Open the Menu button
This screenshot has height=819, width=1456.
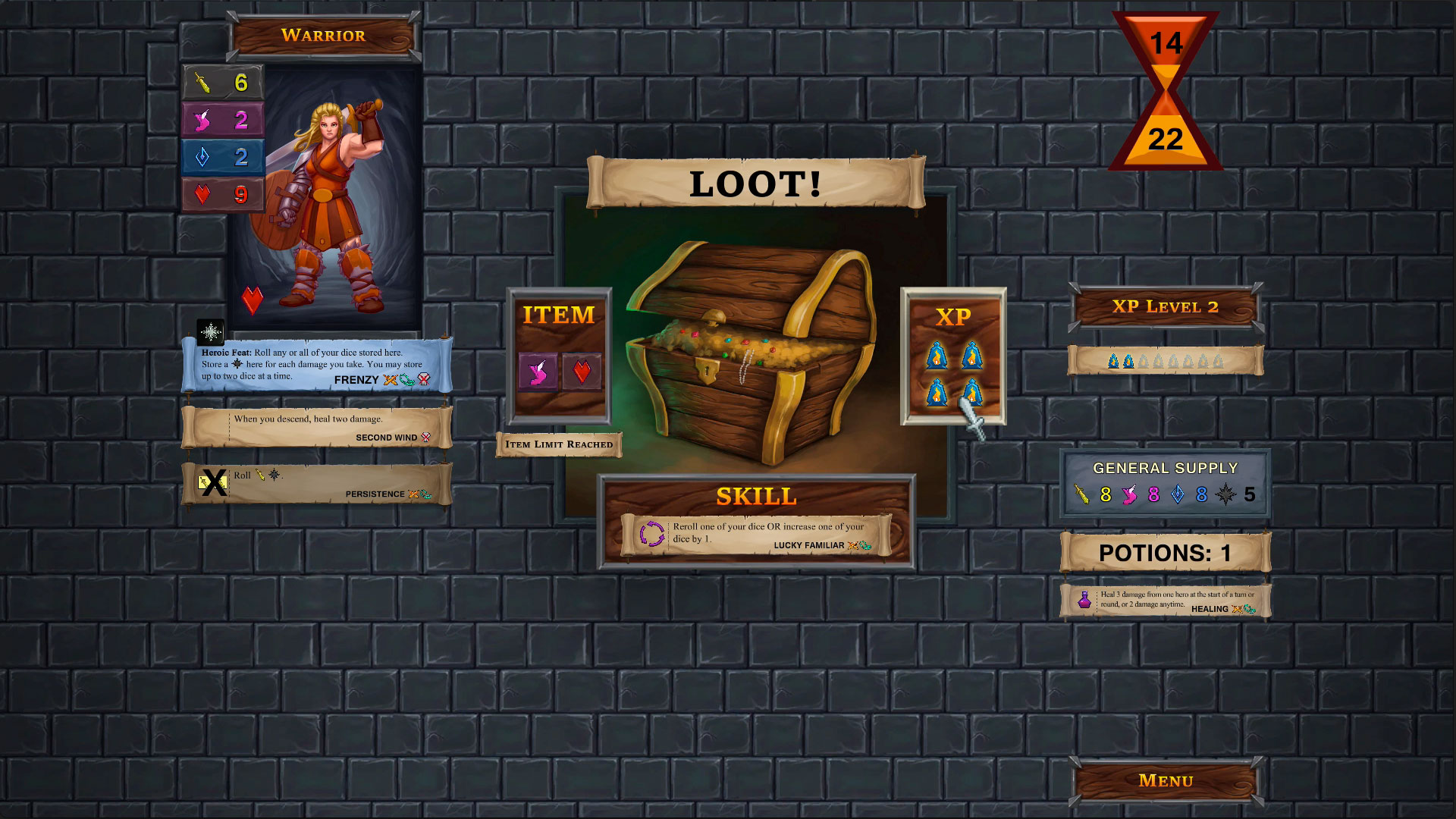(1166, 780)
